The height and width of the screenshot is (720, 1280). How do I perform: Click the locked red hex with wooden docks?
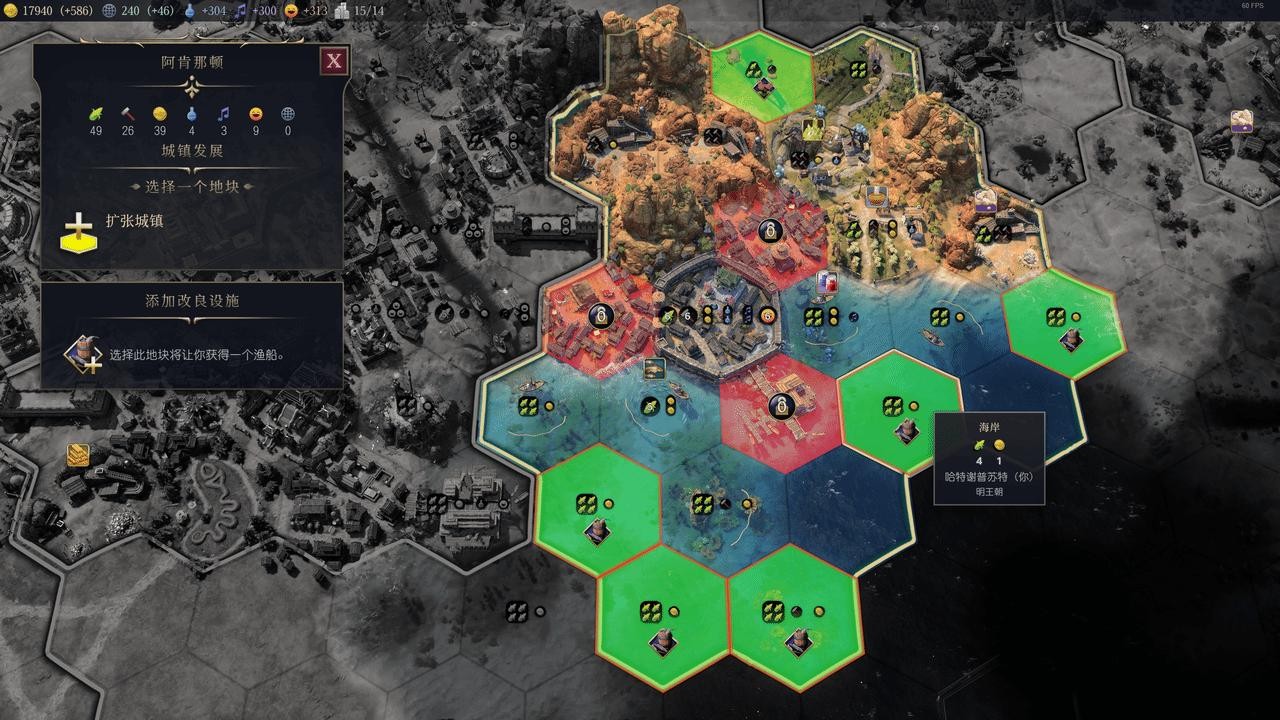(x=780, y=408)
